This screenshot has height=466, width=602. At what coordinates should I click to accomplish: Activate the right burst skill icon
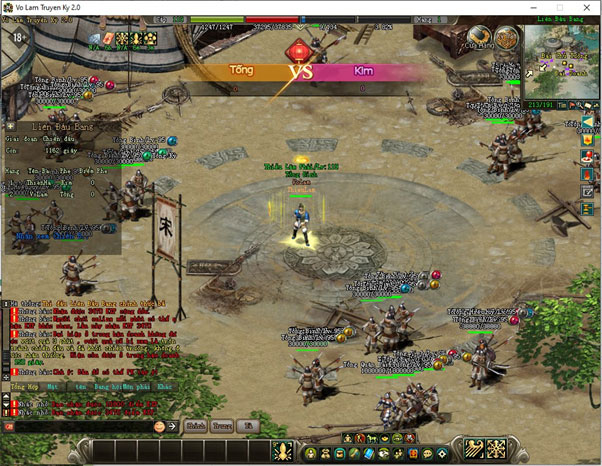tap(496, 449)
